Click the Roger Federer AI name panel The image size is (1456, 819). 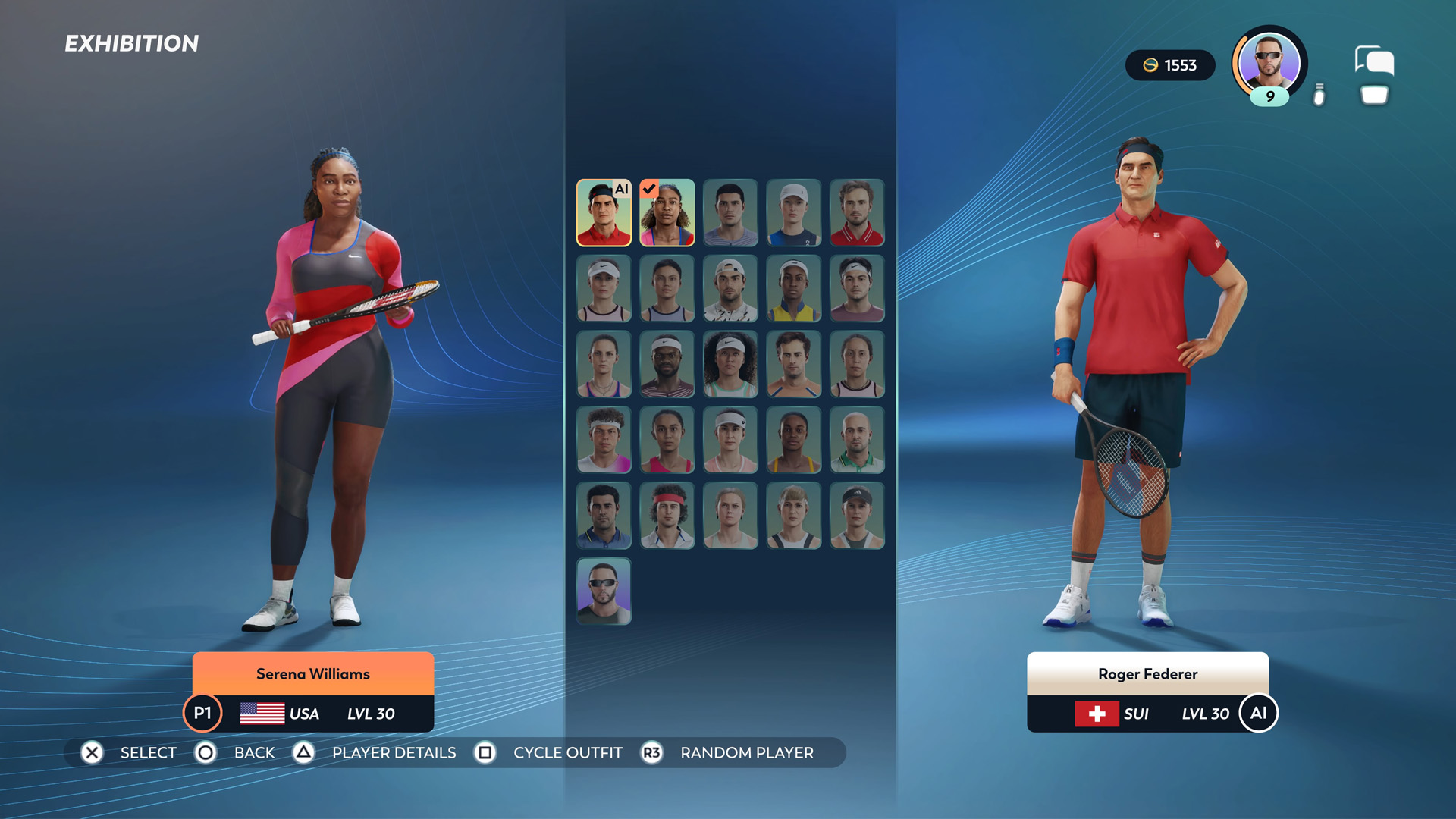click(1147, 673)
